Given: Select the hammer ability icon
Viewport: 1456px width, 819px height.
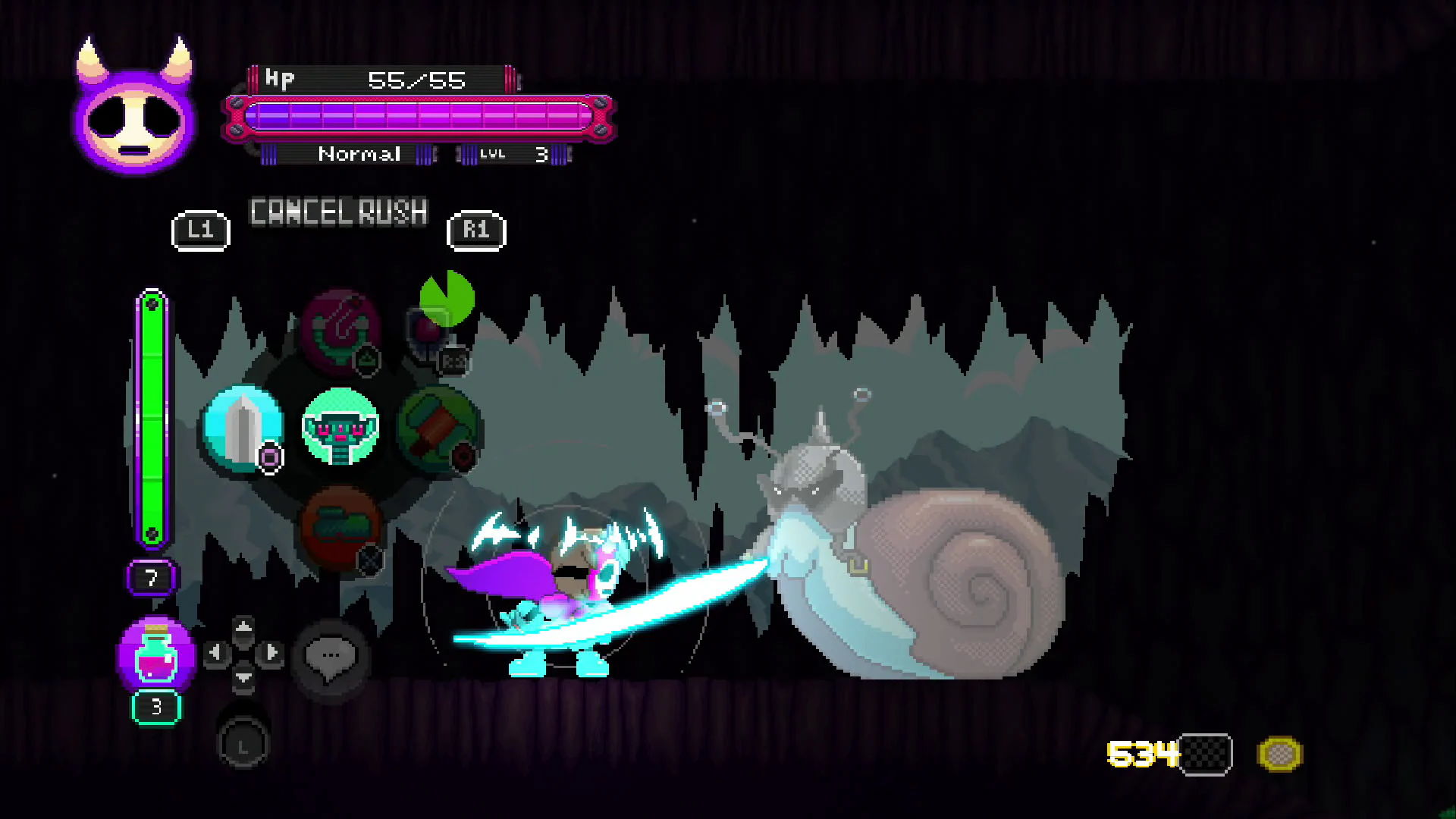Looking at the screenshot, I should (x=437, y=430).
